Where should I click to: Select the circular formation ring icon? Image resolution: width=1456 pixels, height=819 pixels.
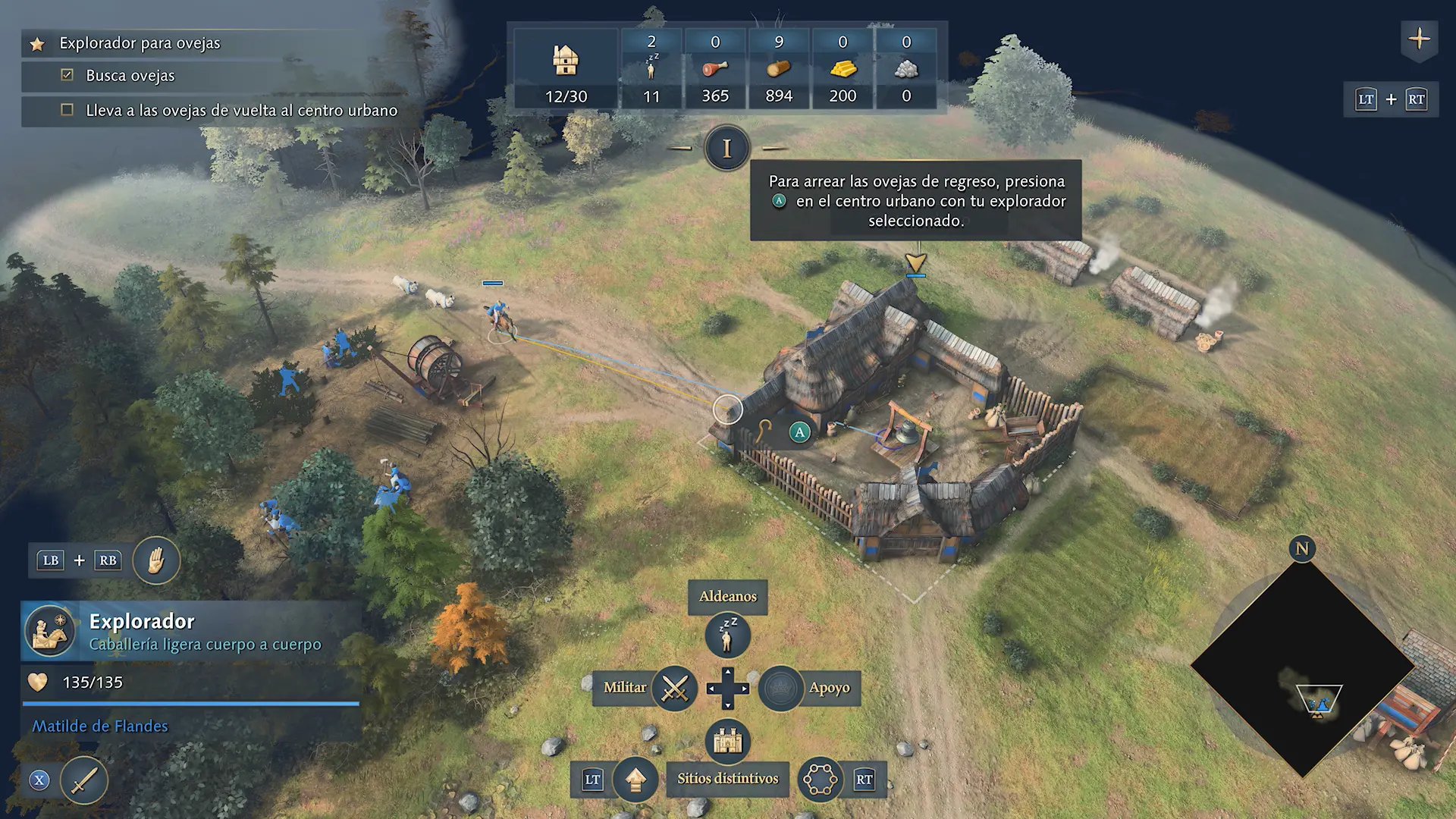click(820, 779)
